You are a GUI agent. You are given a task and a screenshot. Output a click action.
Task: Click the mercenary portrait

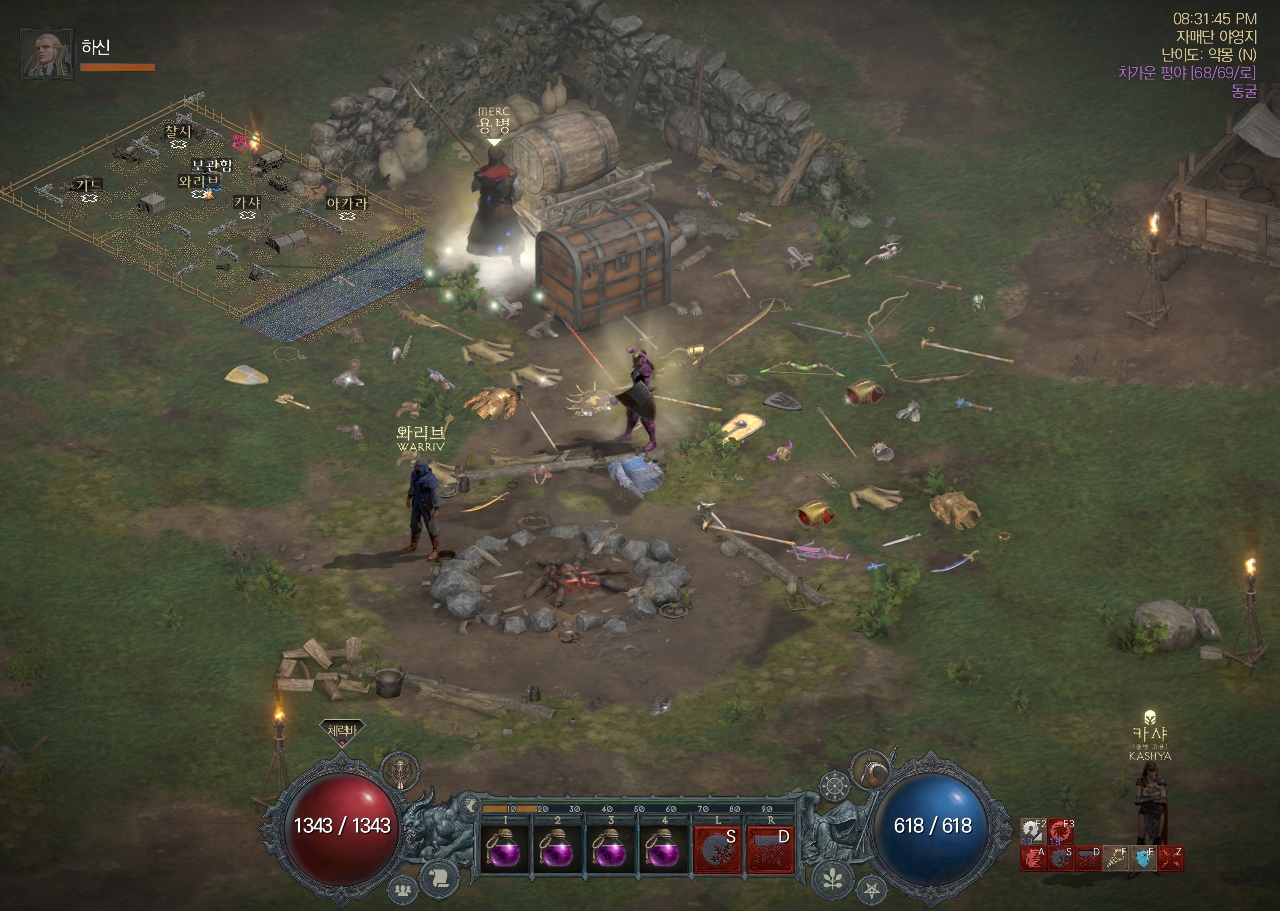click(x=46, y=54)
